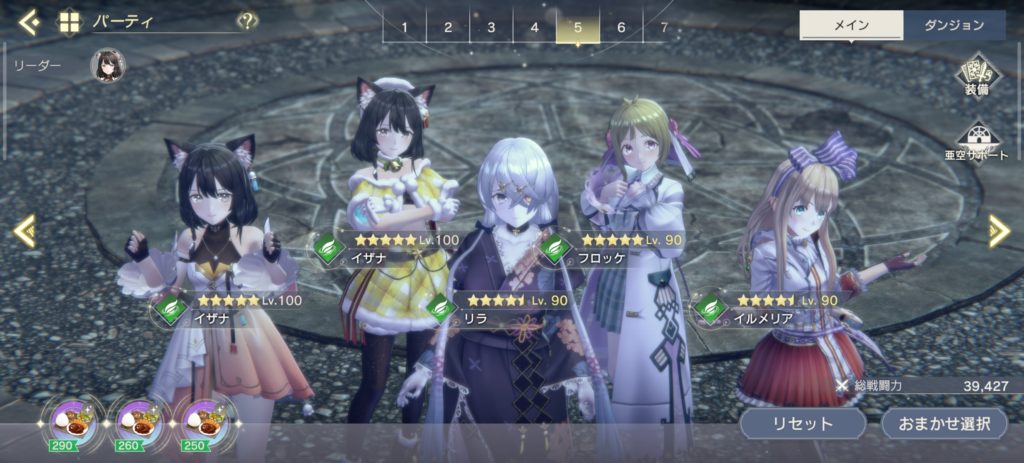
Task: Select the メイン tab
Action: (851, 26)
